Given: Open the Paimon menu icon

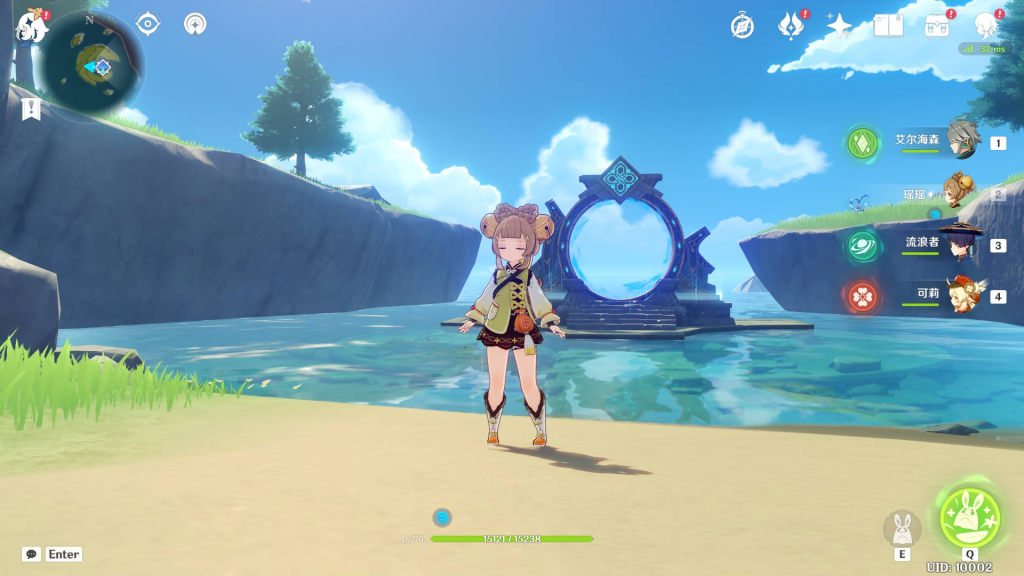Looking at the screenshot, I should point(31,27).
